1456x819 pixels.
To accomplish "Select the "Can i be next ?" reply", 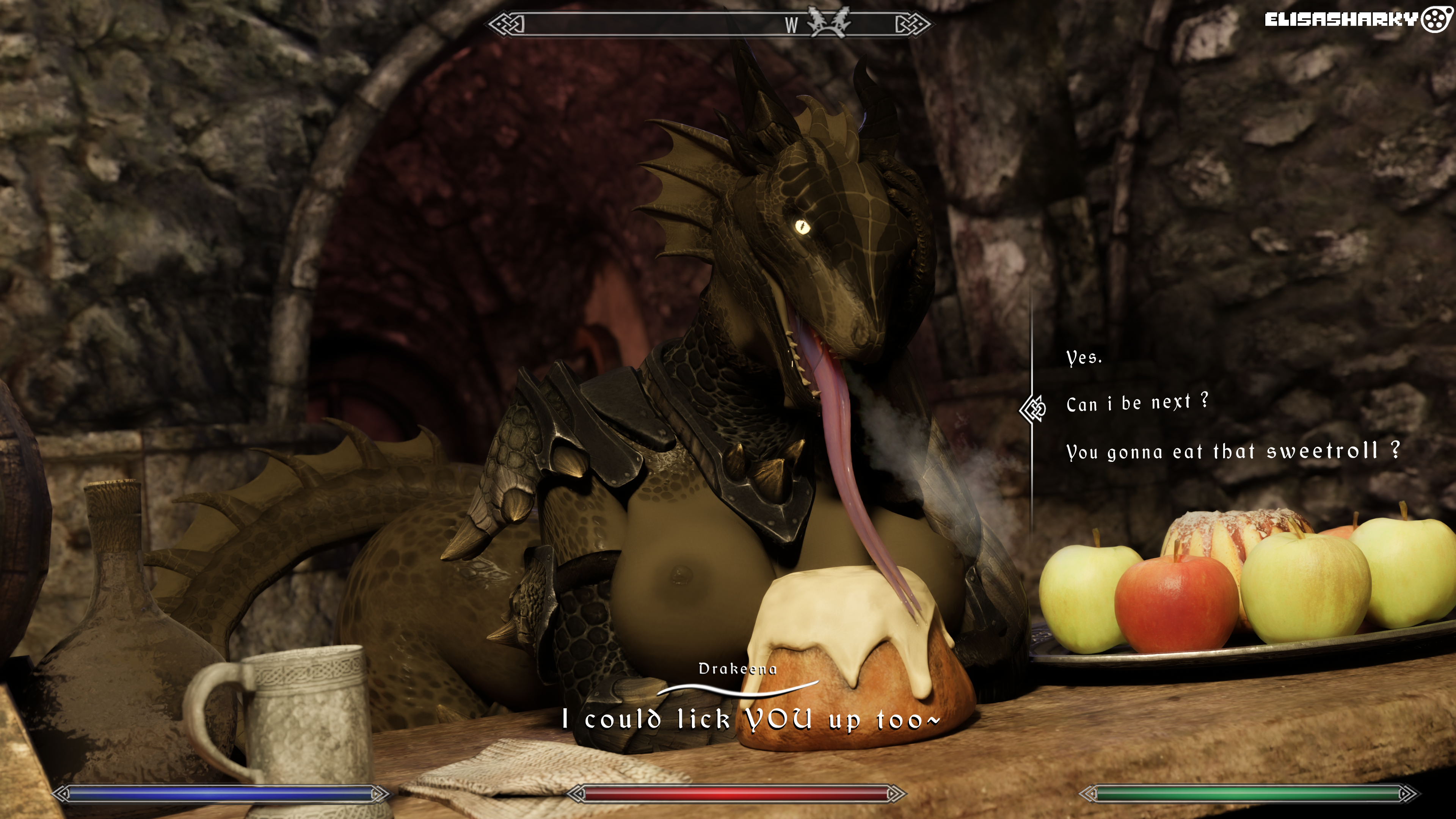I will (x=1137, y=403).
